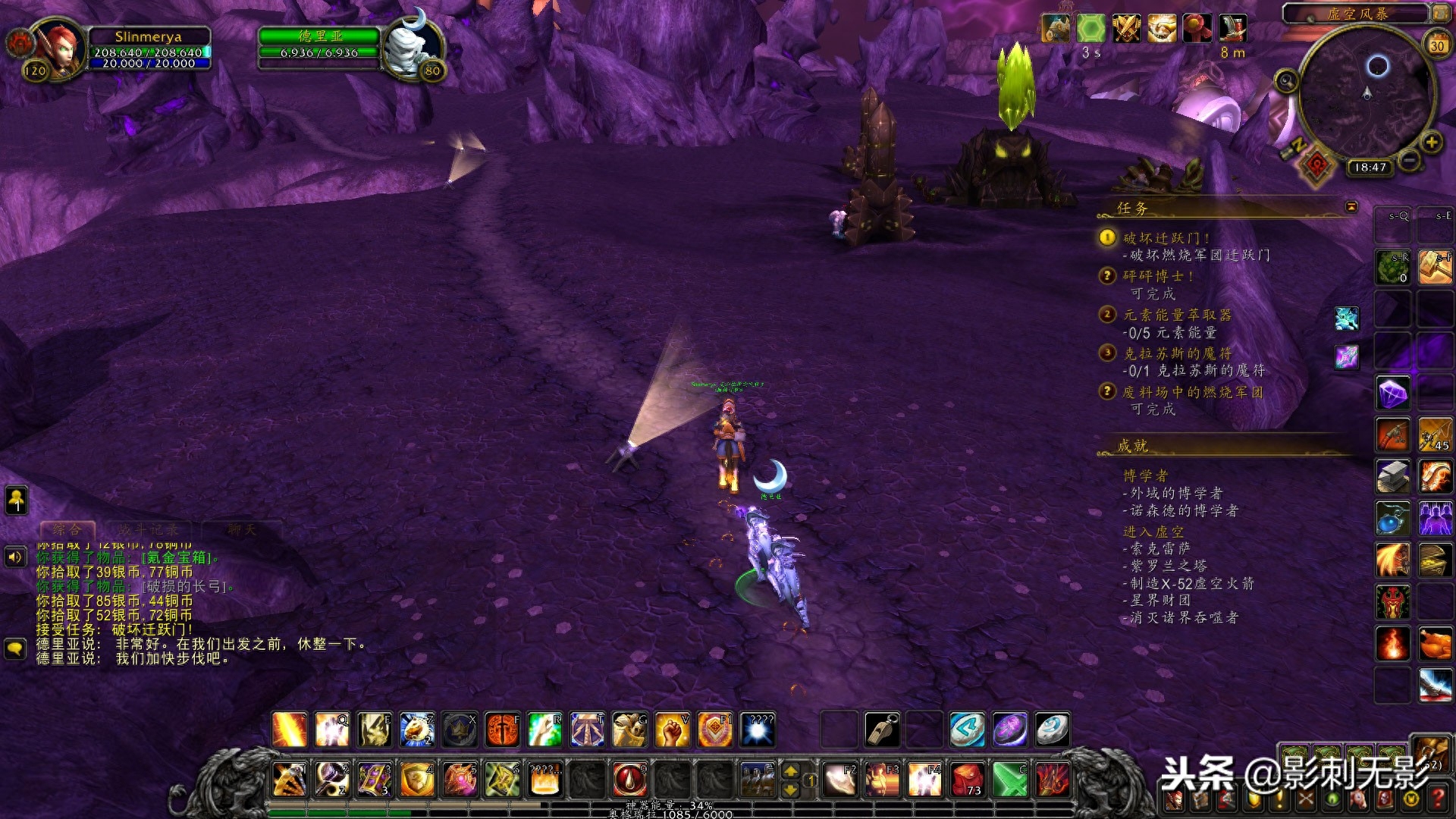Select the 破坏迁跃门 quest in tracker
This screenshot has height=819, width=1456.
(1166, 238)
